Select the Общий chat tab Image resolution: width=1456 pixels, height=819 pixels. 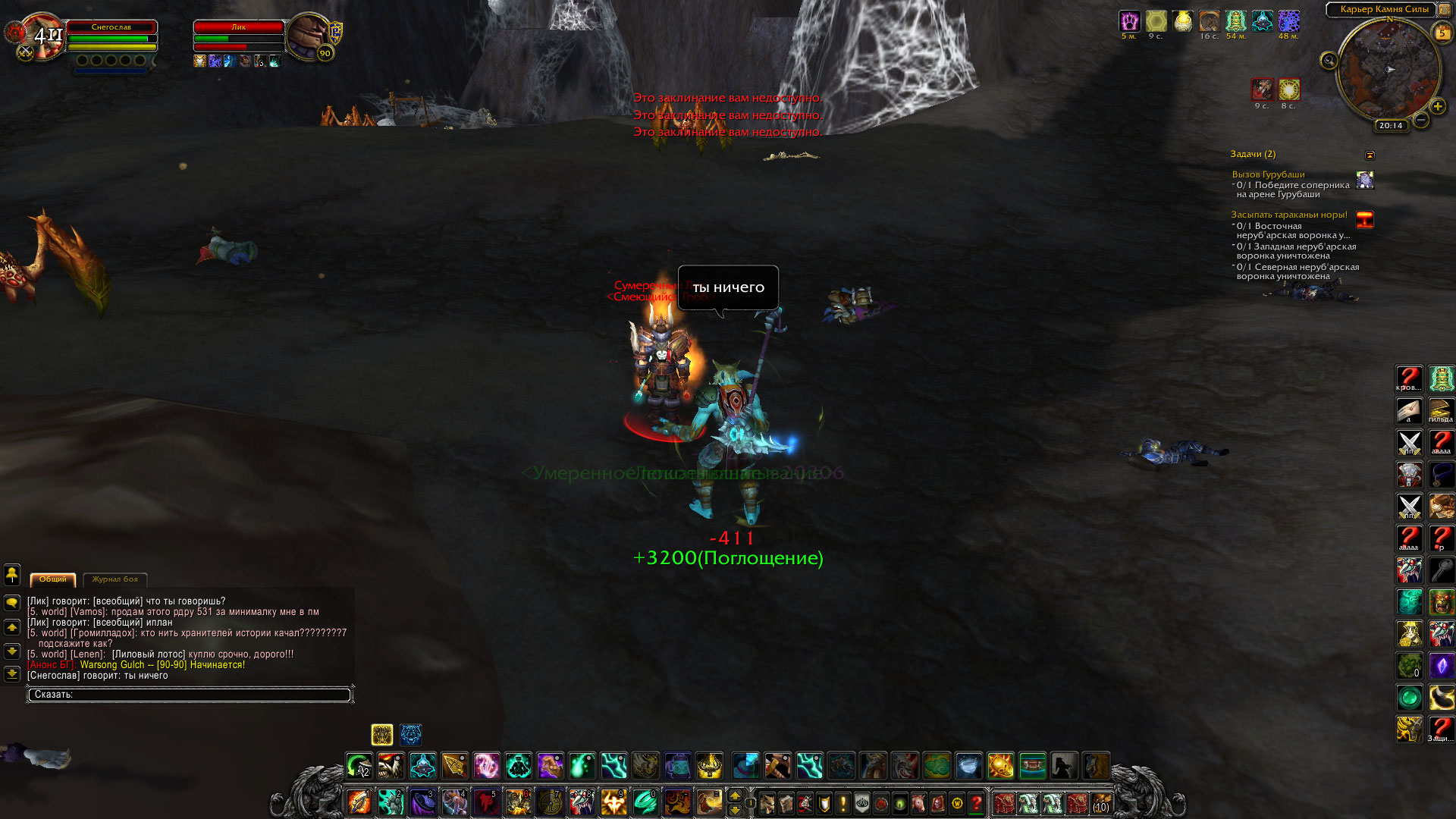point(53,579)
